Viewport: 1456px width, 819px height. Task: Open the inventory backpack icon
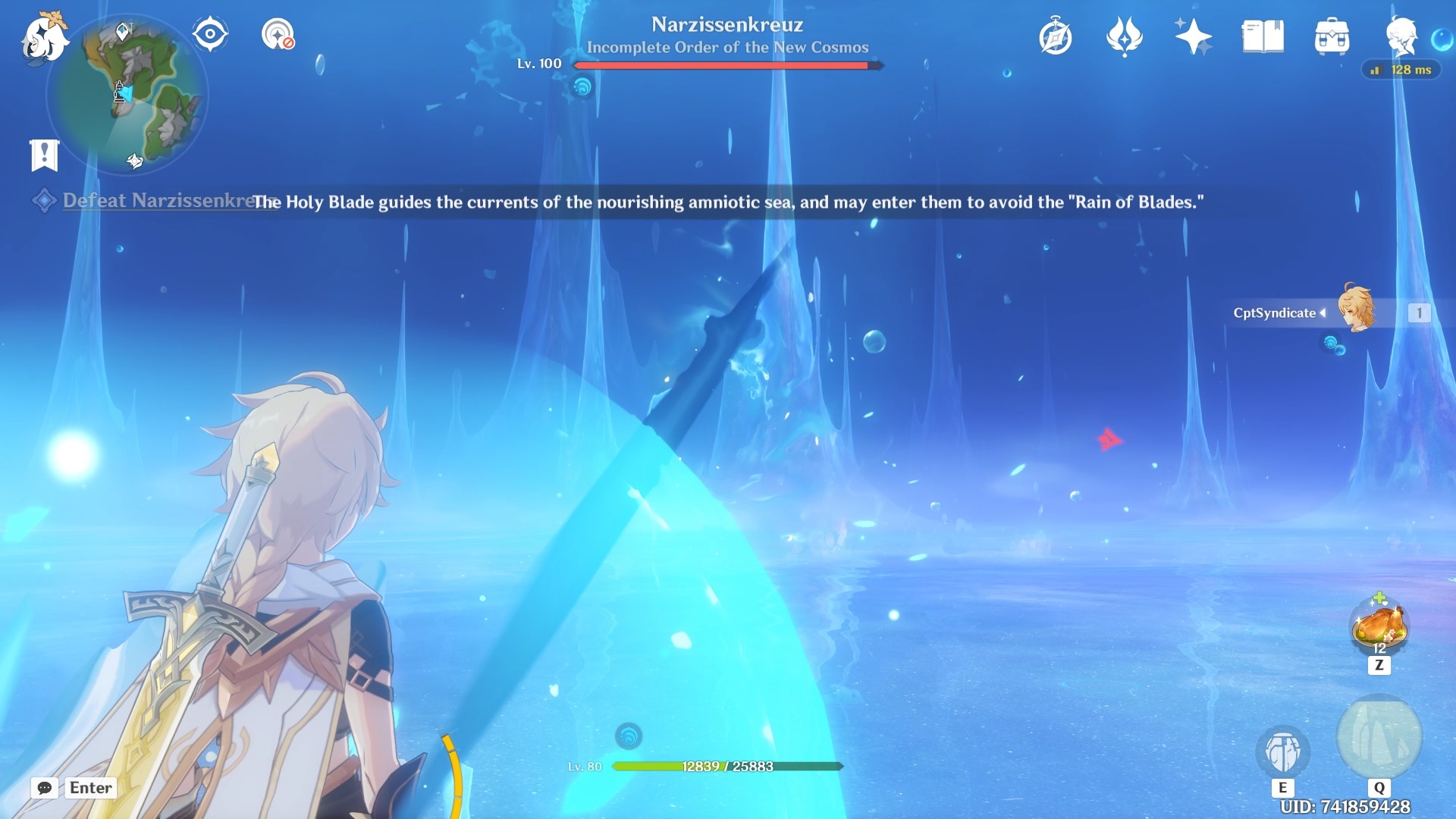pos(1332,36)
